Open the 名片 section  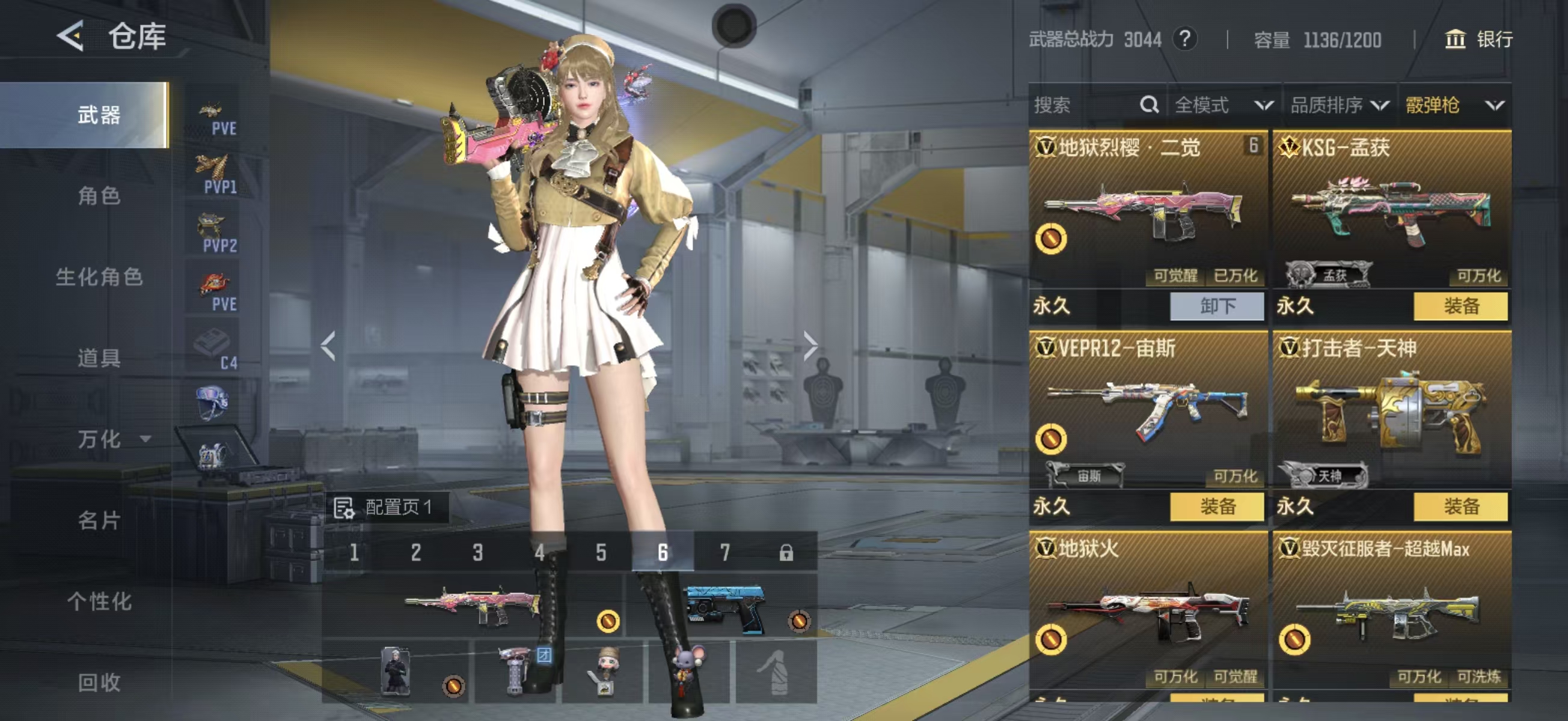(x=99, y=520)
